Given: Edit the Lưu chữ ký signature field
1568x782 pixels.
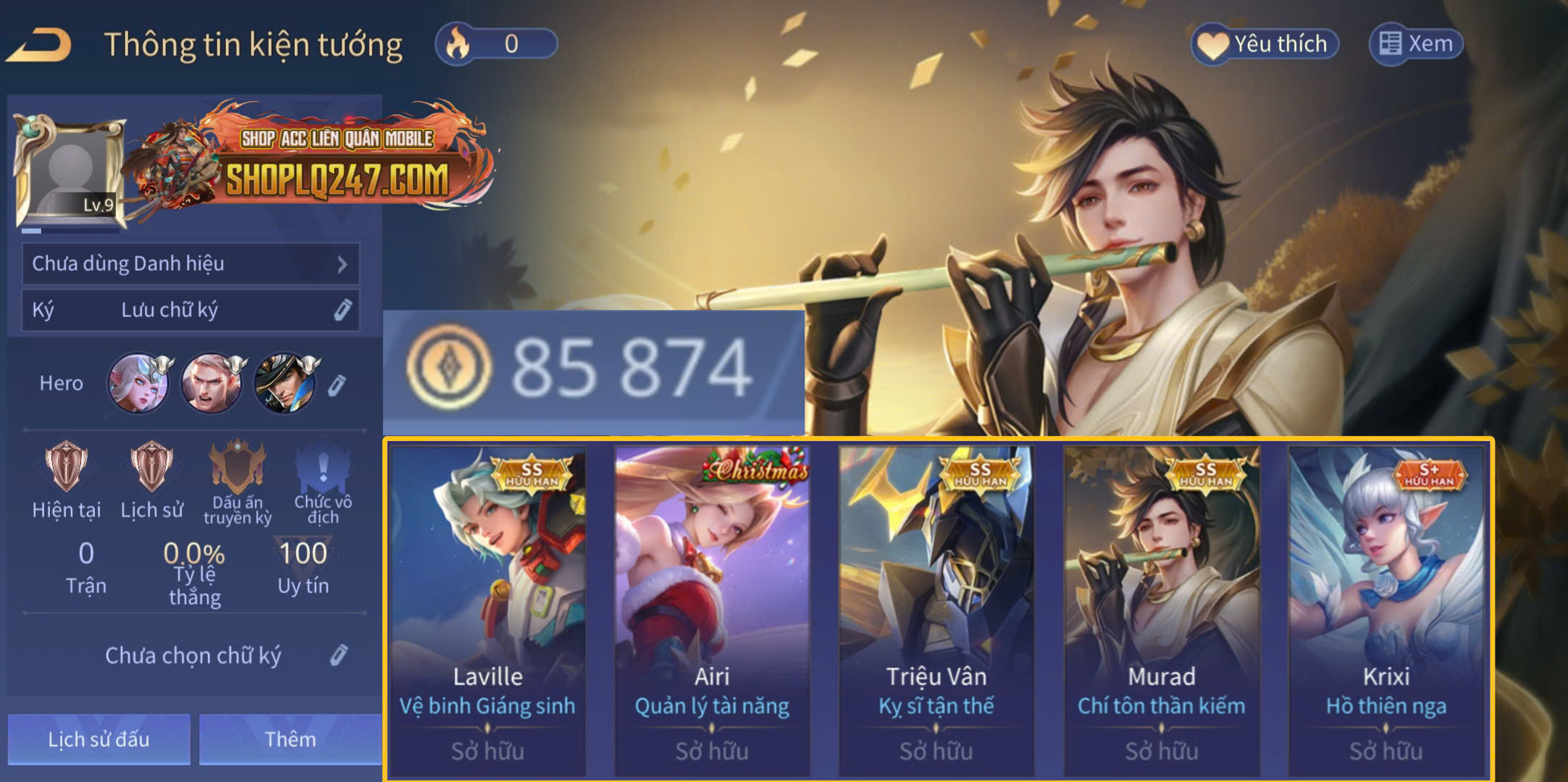Looking at the screenshot, I should pos(342,310).
